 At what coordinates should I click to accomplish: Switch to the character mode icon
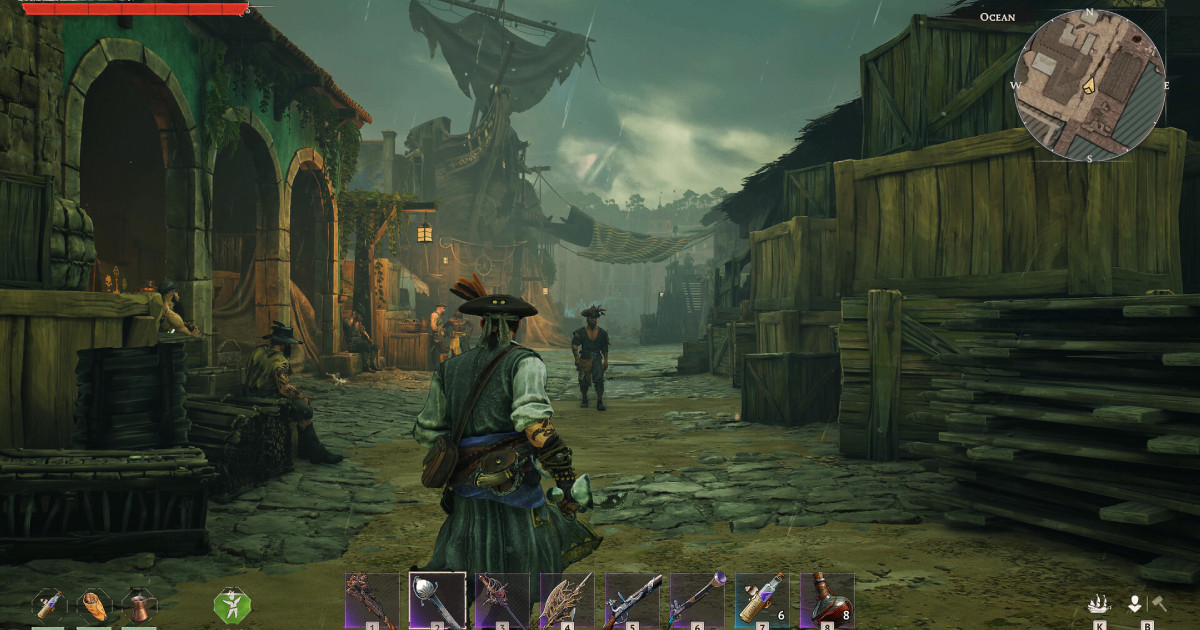(x=1135, y=604)
